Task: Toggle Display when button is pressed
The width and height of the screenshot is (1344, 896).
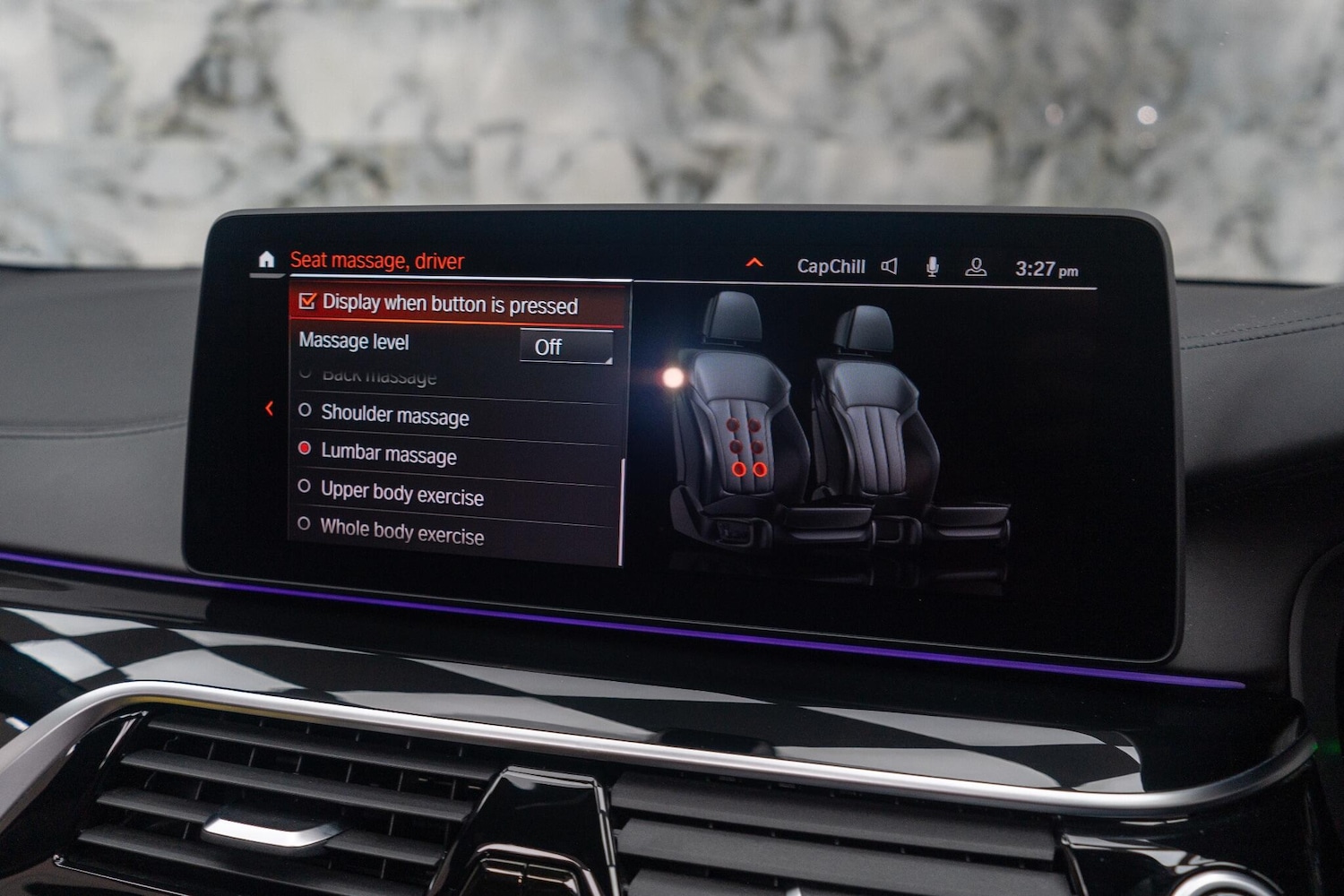Action: point(307,302)
